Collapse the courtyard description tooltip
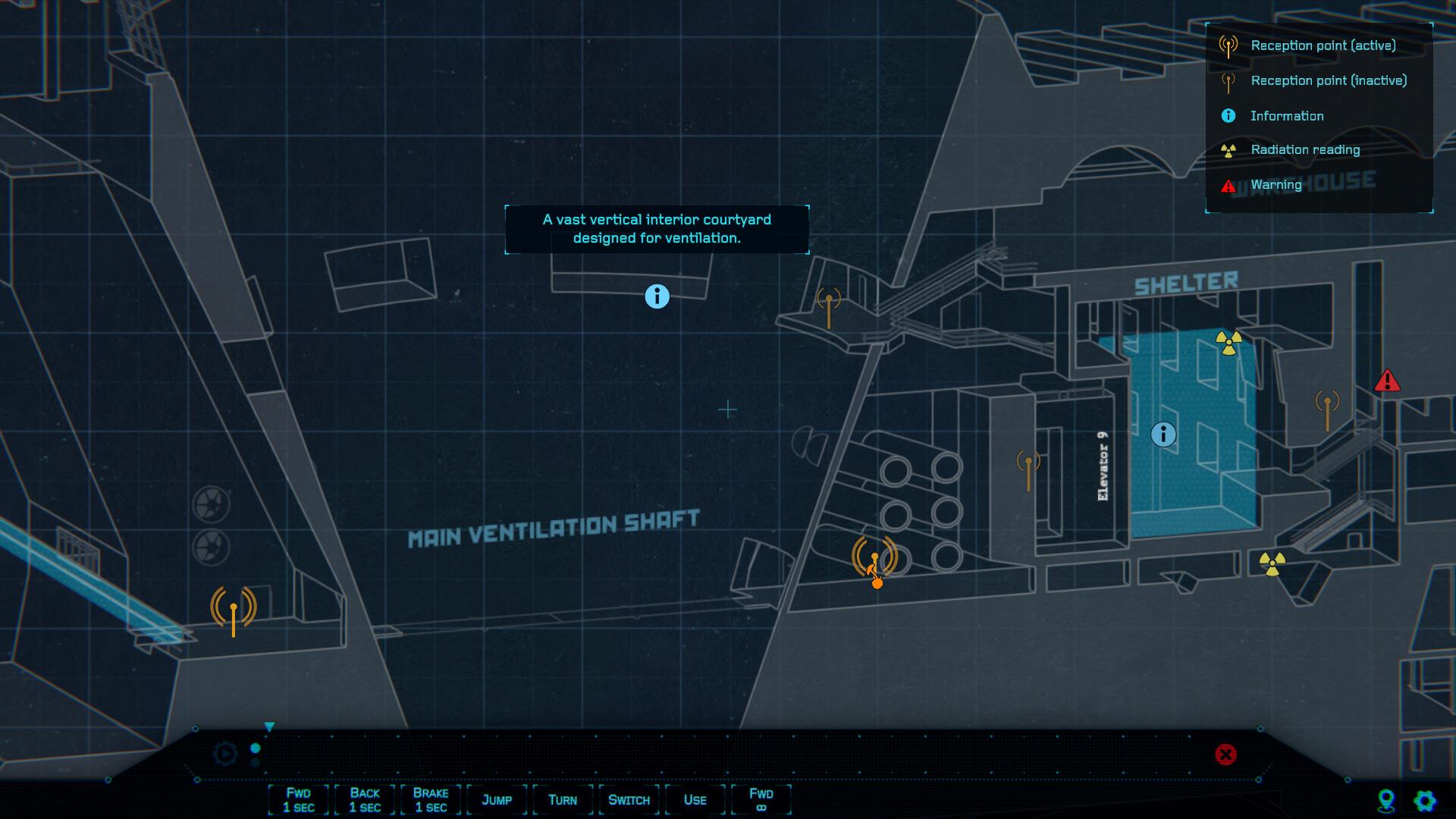Viewport: 1456px width, 819px height. pyautogui.click(x=657, y=229)
